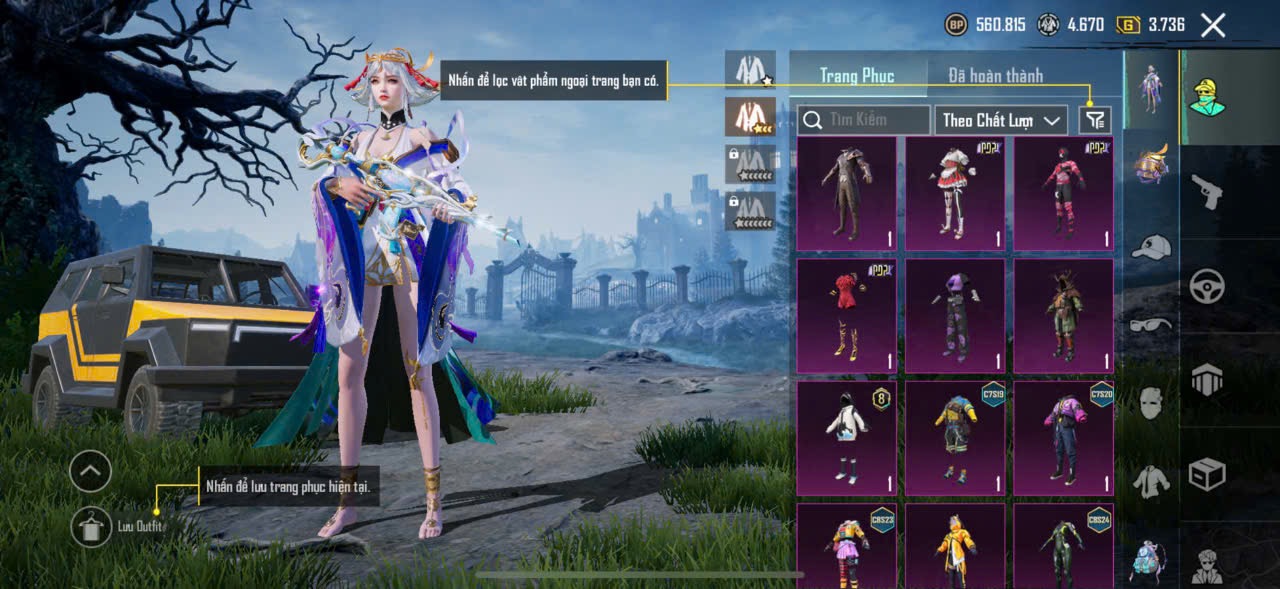Toggle the owned-items filter button

click(1095, 120)
